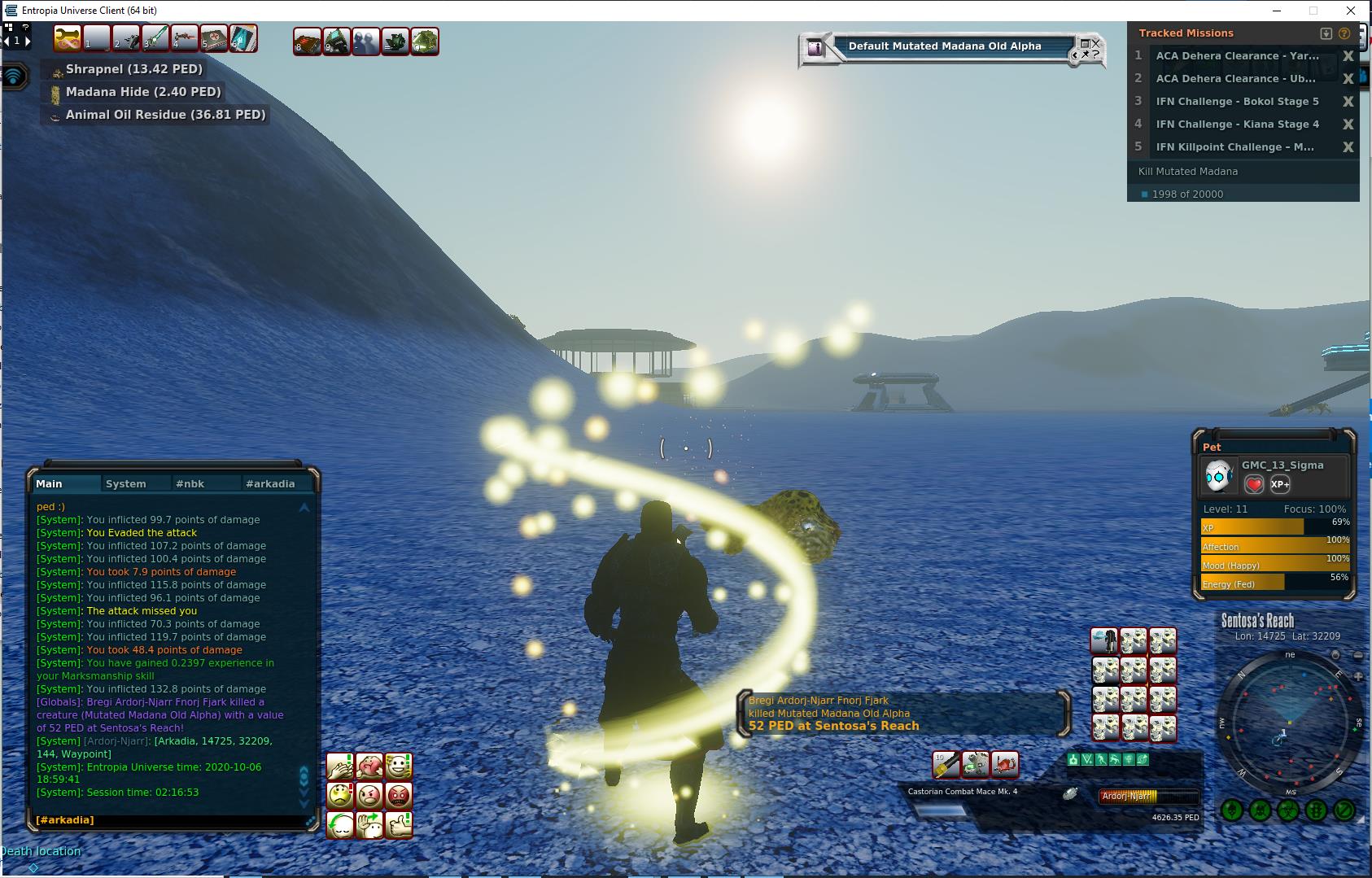Select the first ACA Dehera Clearance mission
Viewport: 1372px width, 878px height.
[x=1237, y=56]
